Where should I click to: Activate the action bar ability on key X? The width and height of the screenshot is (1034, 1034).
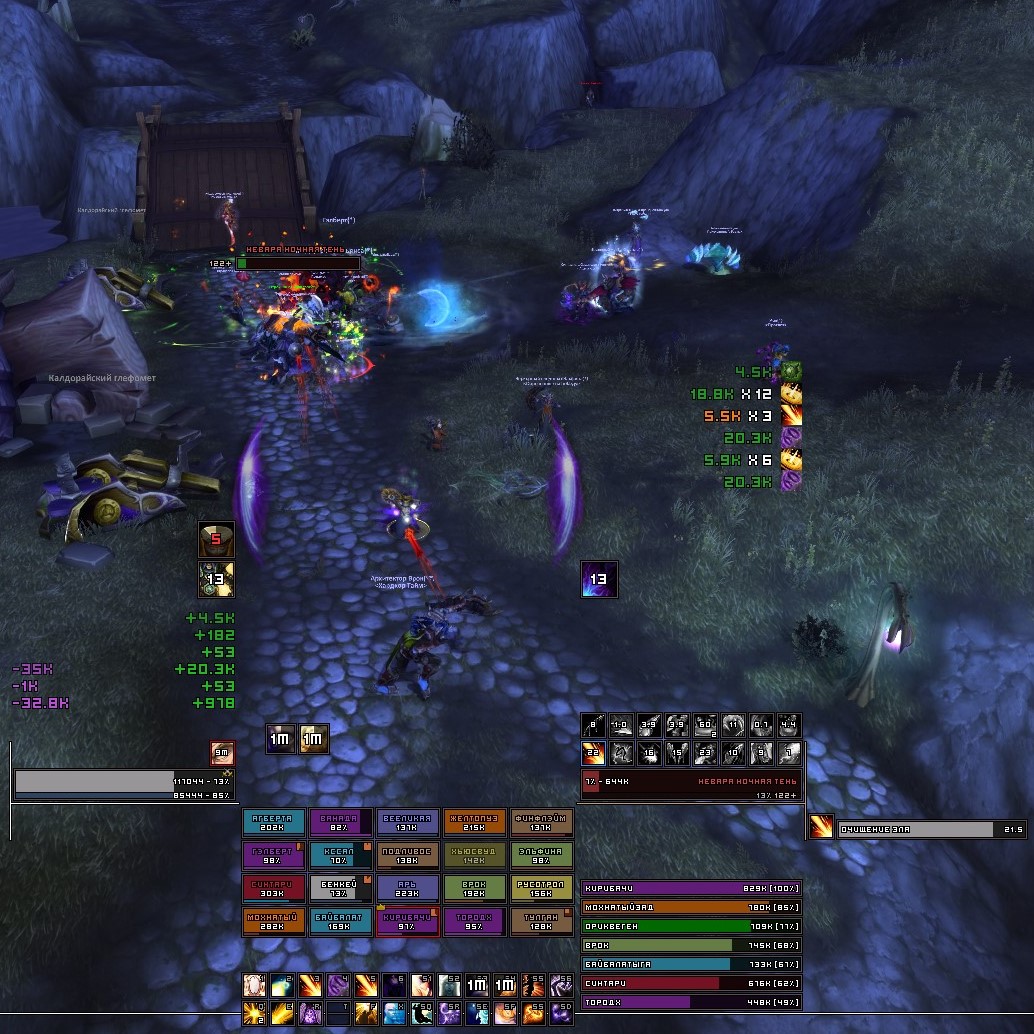[395, 1013]
